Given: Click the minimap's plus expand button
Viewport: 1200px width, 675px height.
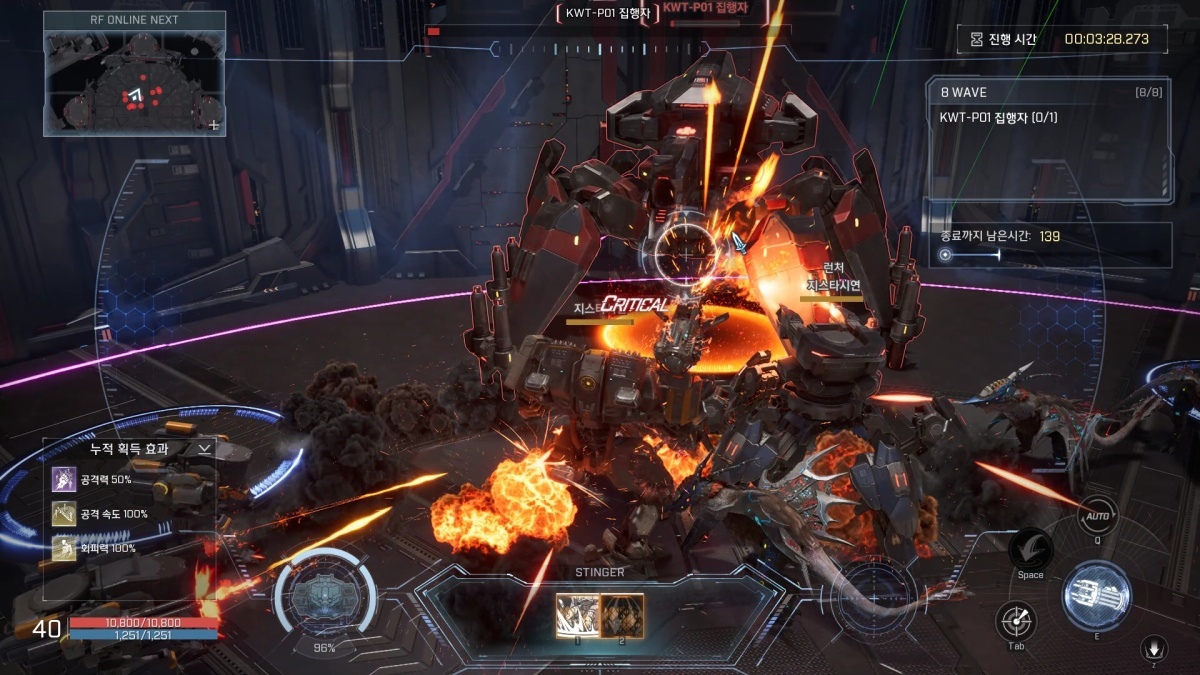Looking at the screenshot, I should coord(213,125).
